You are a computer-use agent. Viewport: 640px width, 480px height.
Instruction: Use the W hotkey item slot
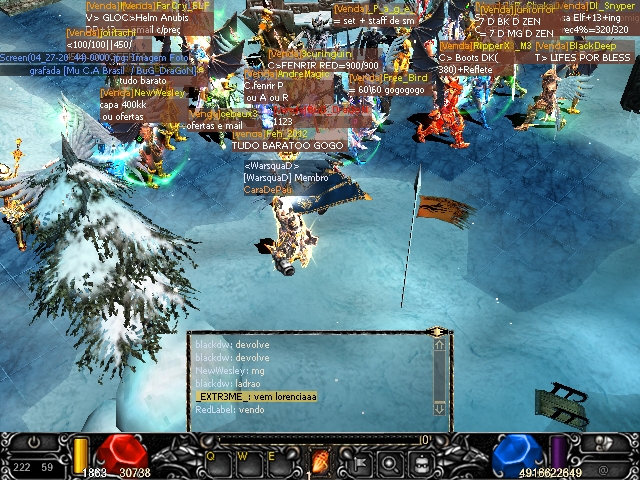[x=245, y=462]
